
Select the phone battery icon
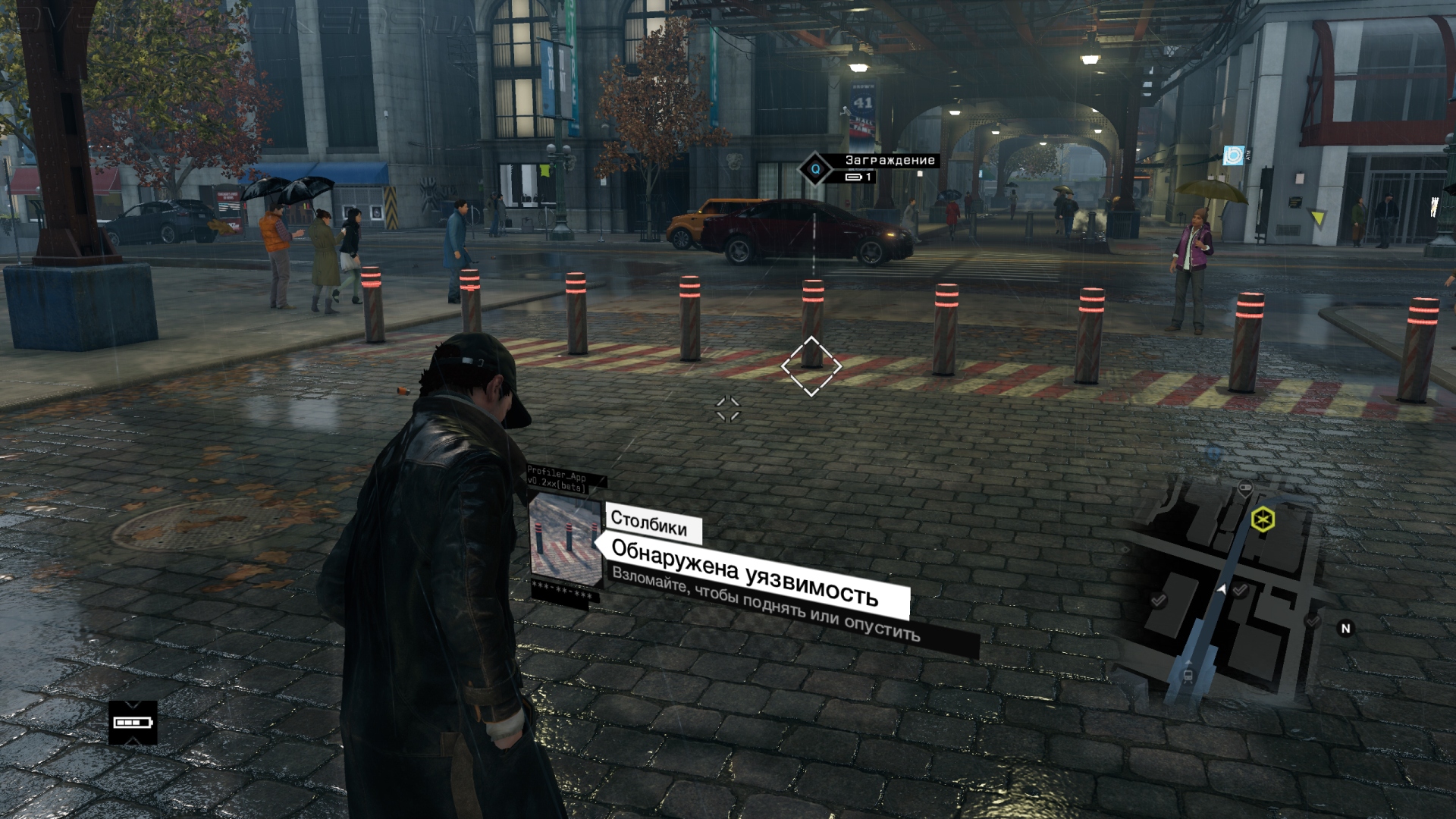tap(133, 722)
